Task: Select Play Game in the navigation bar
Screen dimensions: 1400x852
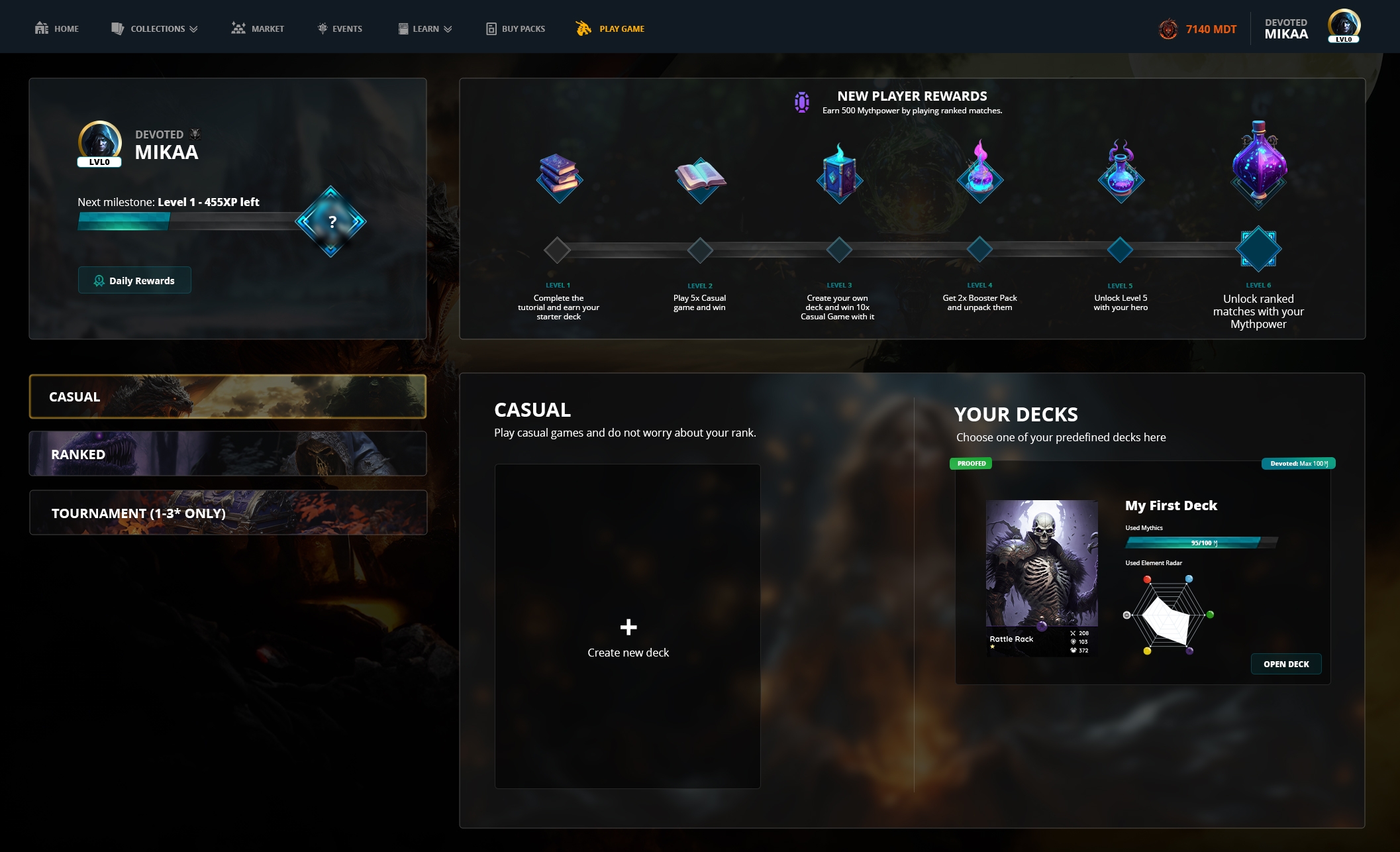Action: (611, 28)
